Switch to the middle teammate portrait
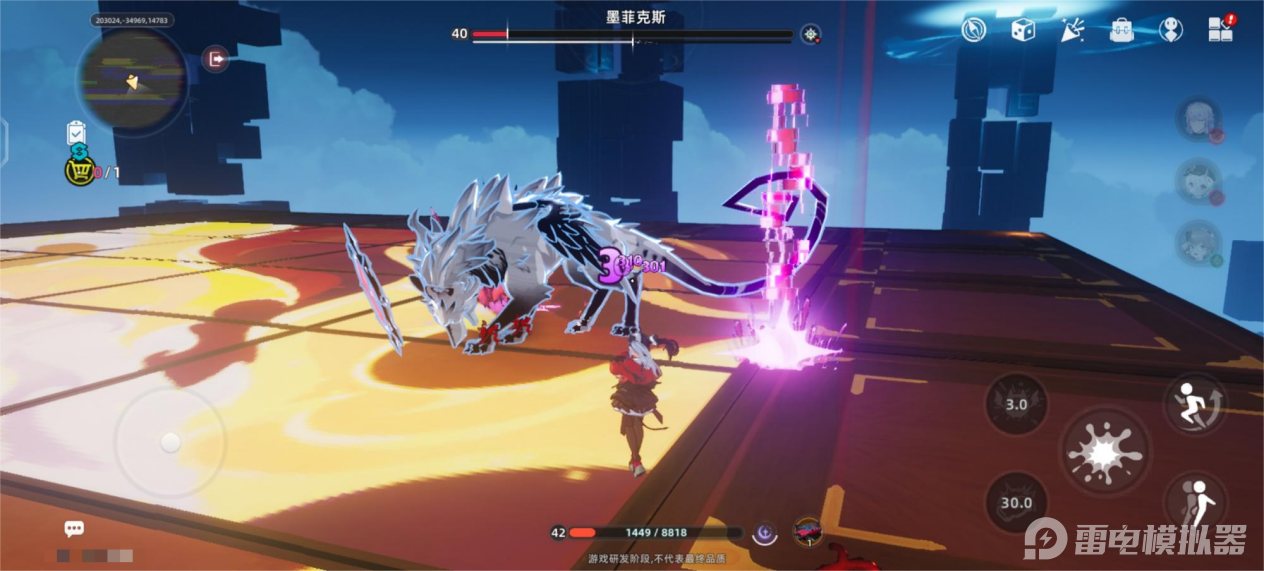This screenshot has height=571, width=1264. [1197, 181]
